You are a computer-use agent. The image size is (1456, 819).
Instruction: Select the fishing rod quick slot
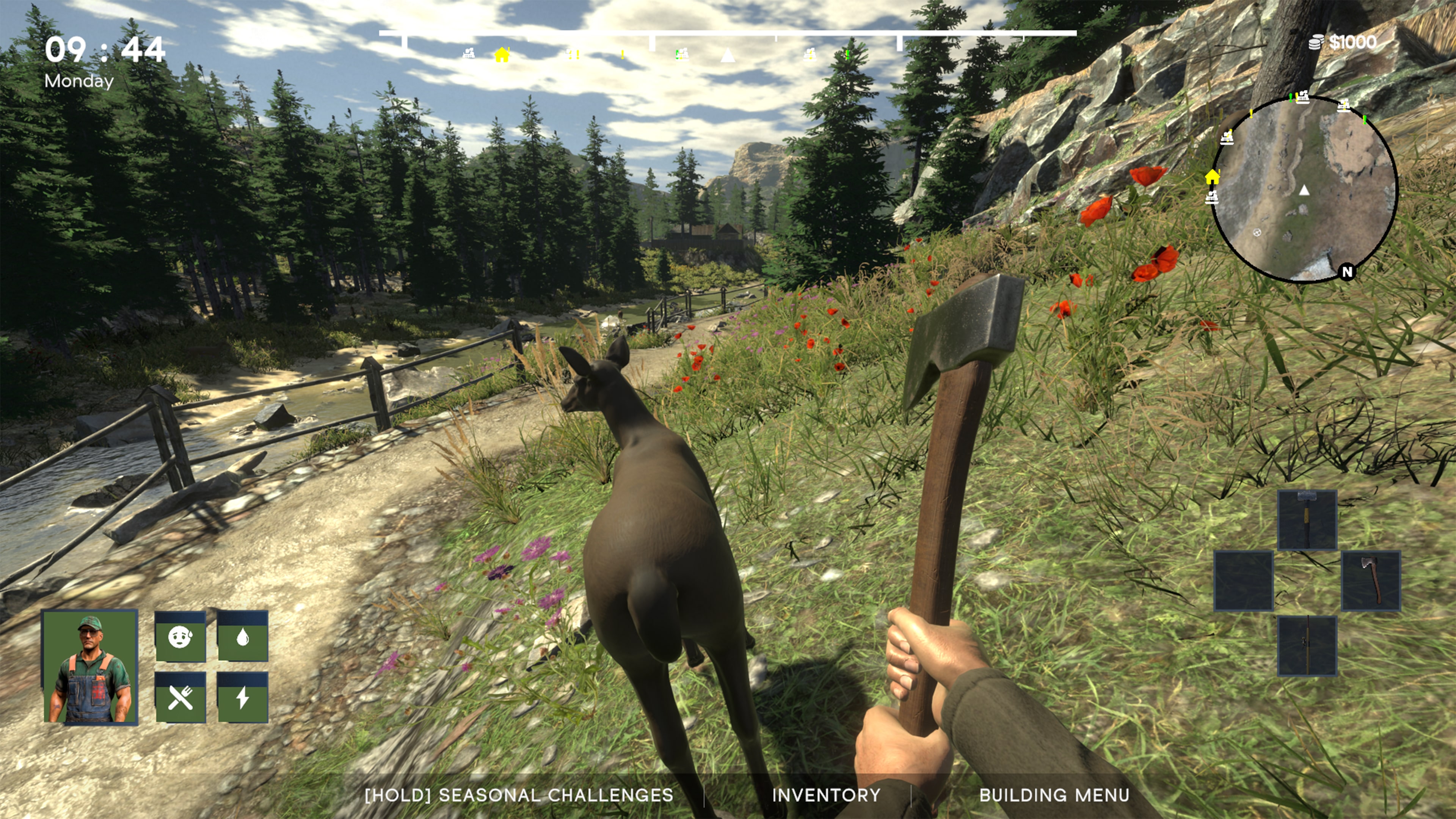click(x=1307, y=645)
